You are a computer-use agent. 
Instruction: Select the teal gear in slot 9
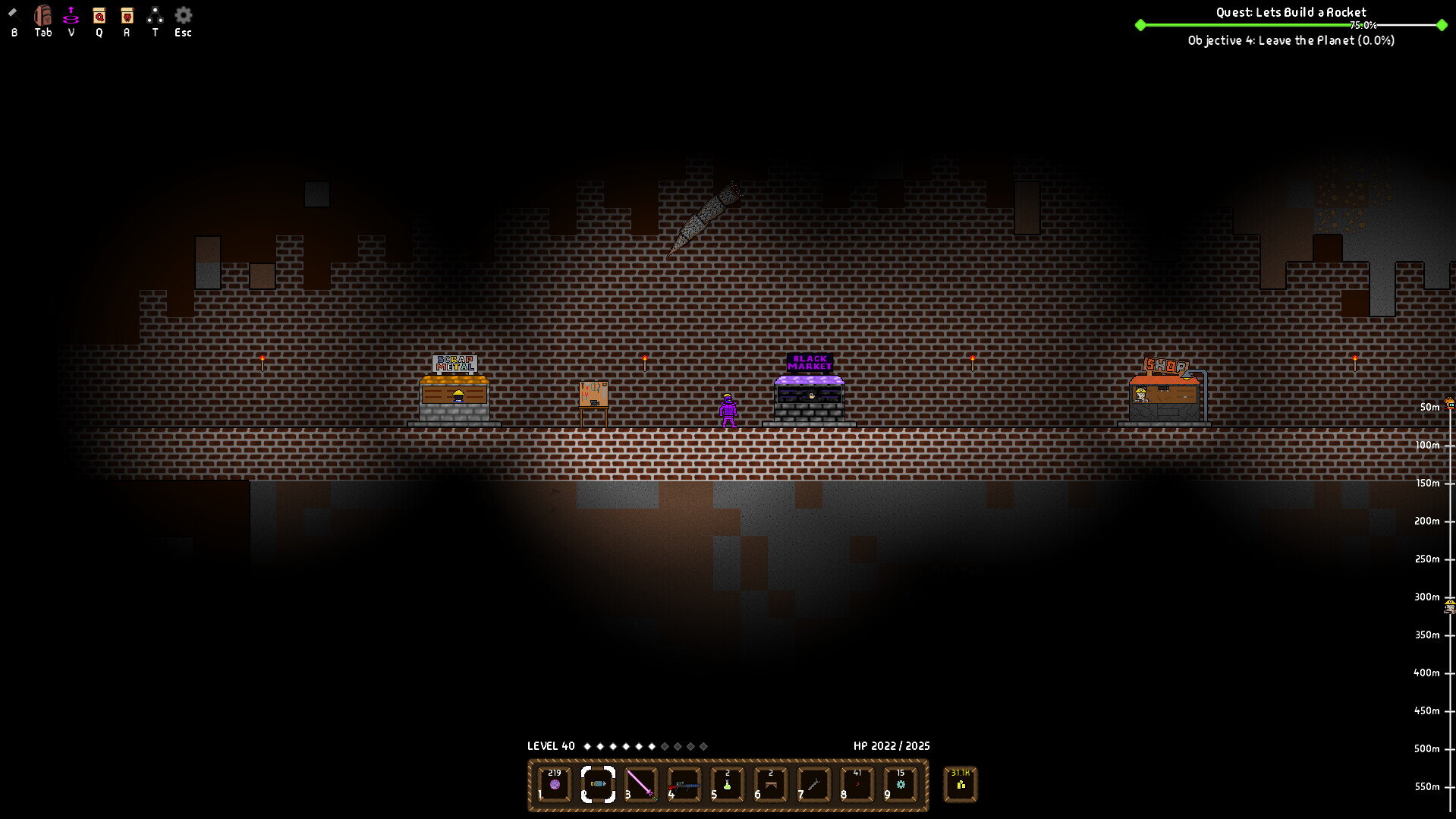coord(901,784)
